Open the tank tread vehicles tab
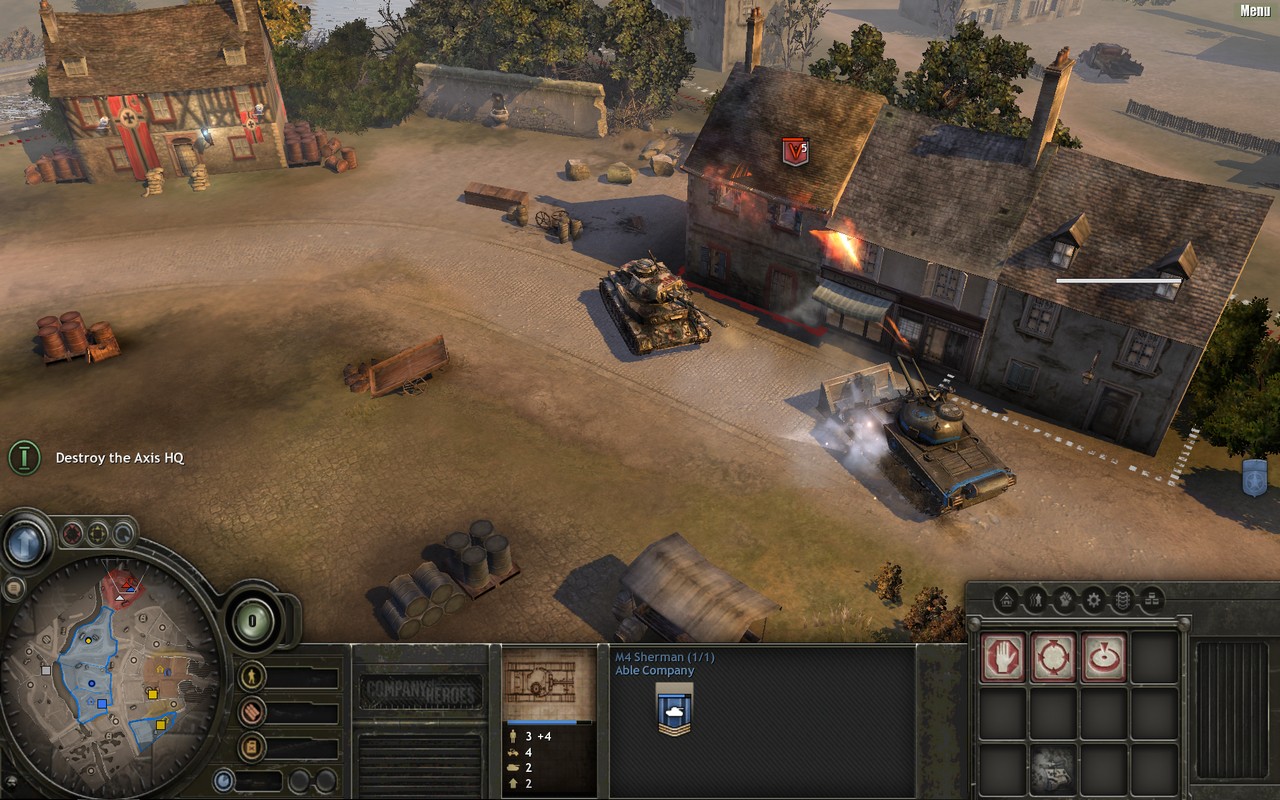Viewport: 1280px width, 800px height. click(1123, 600)
